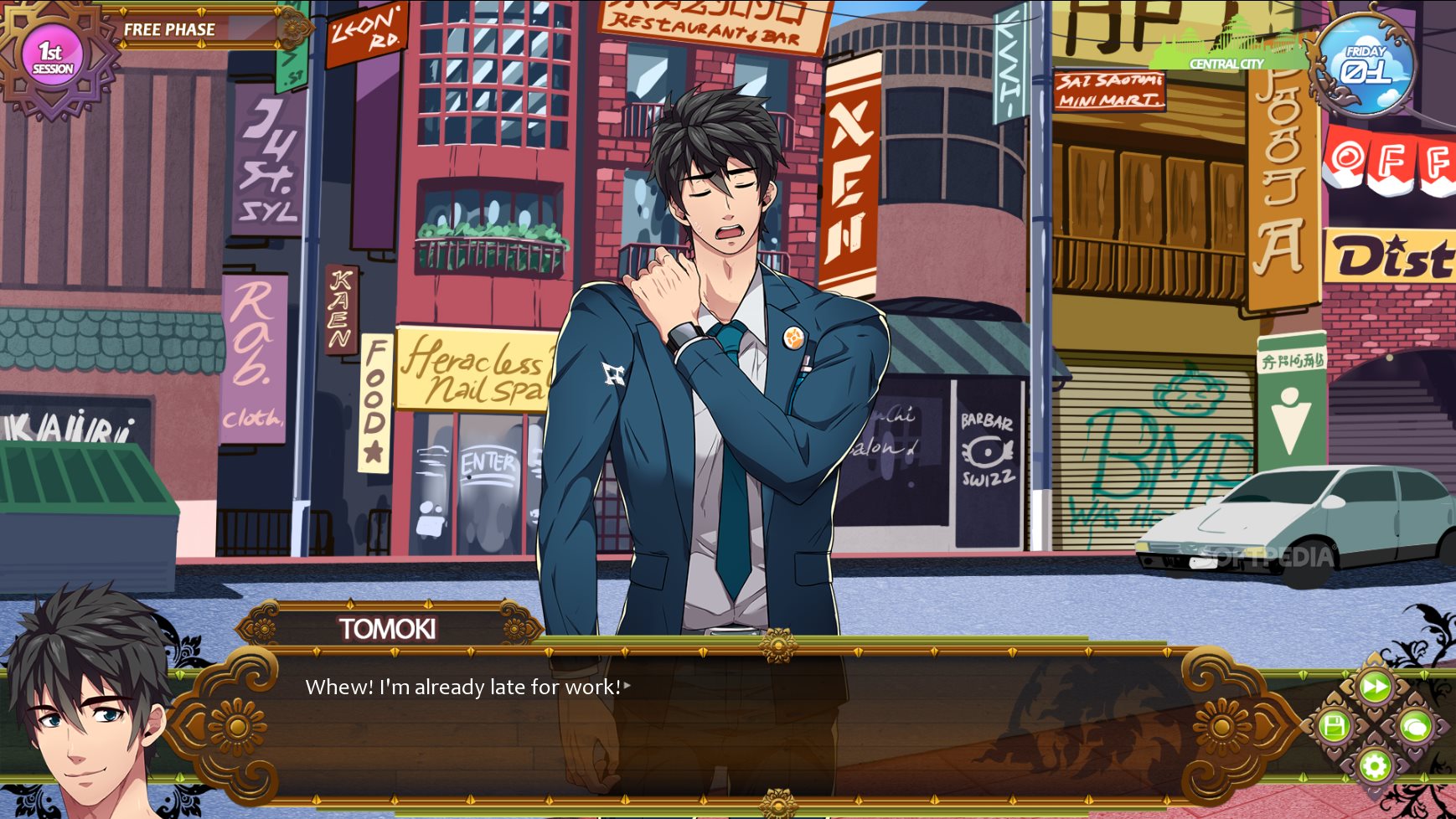Open the dialogue history speech-bubble icon
Viewport: 1456px width, 819px height.
(x=1417, y=727)
